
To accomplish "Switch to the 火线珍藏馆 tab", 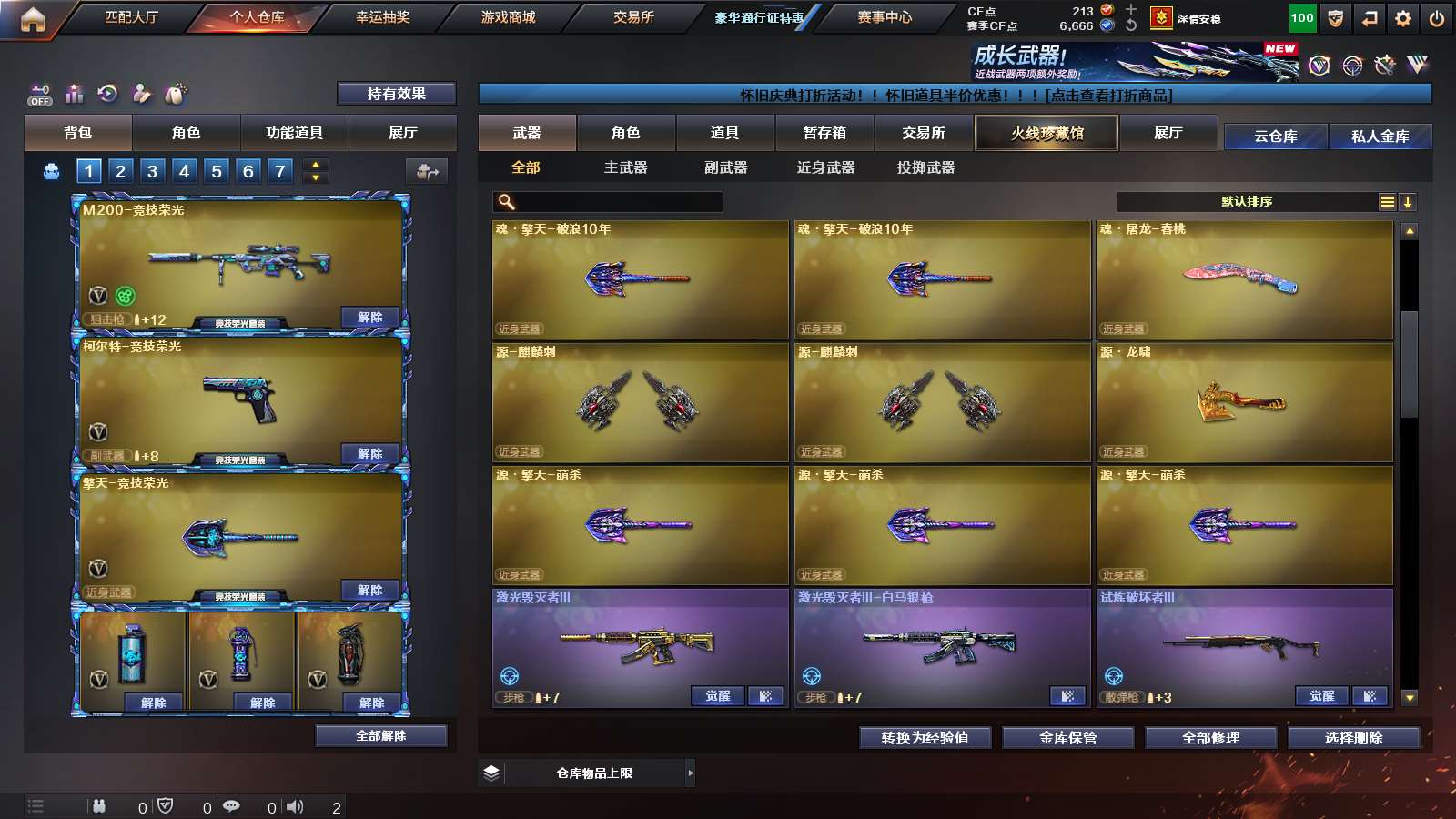I will (1046, 132).
